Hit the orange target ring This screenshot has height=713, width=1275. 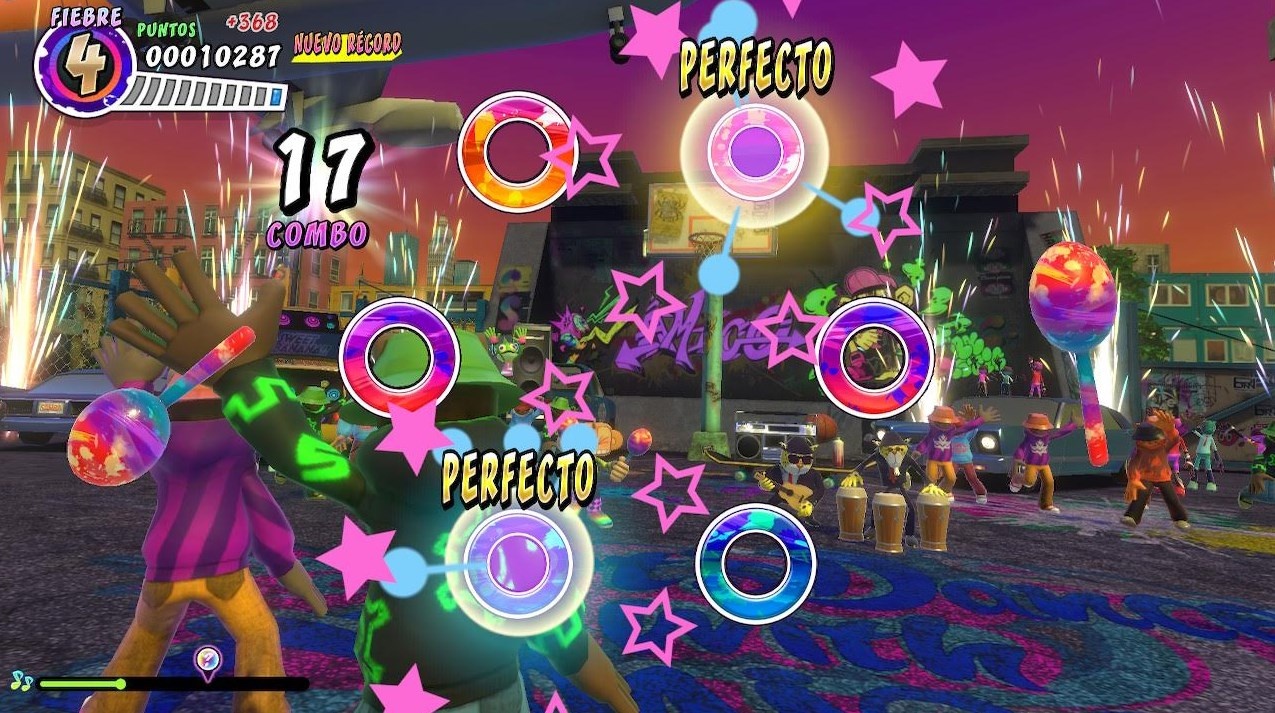tap(517, 151)
